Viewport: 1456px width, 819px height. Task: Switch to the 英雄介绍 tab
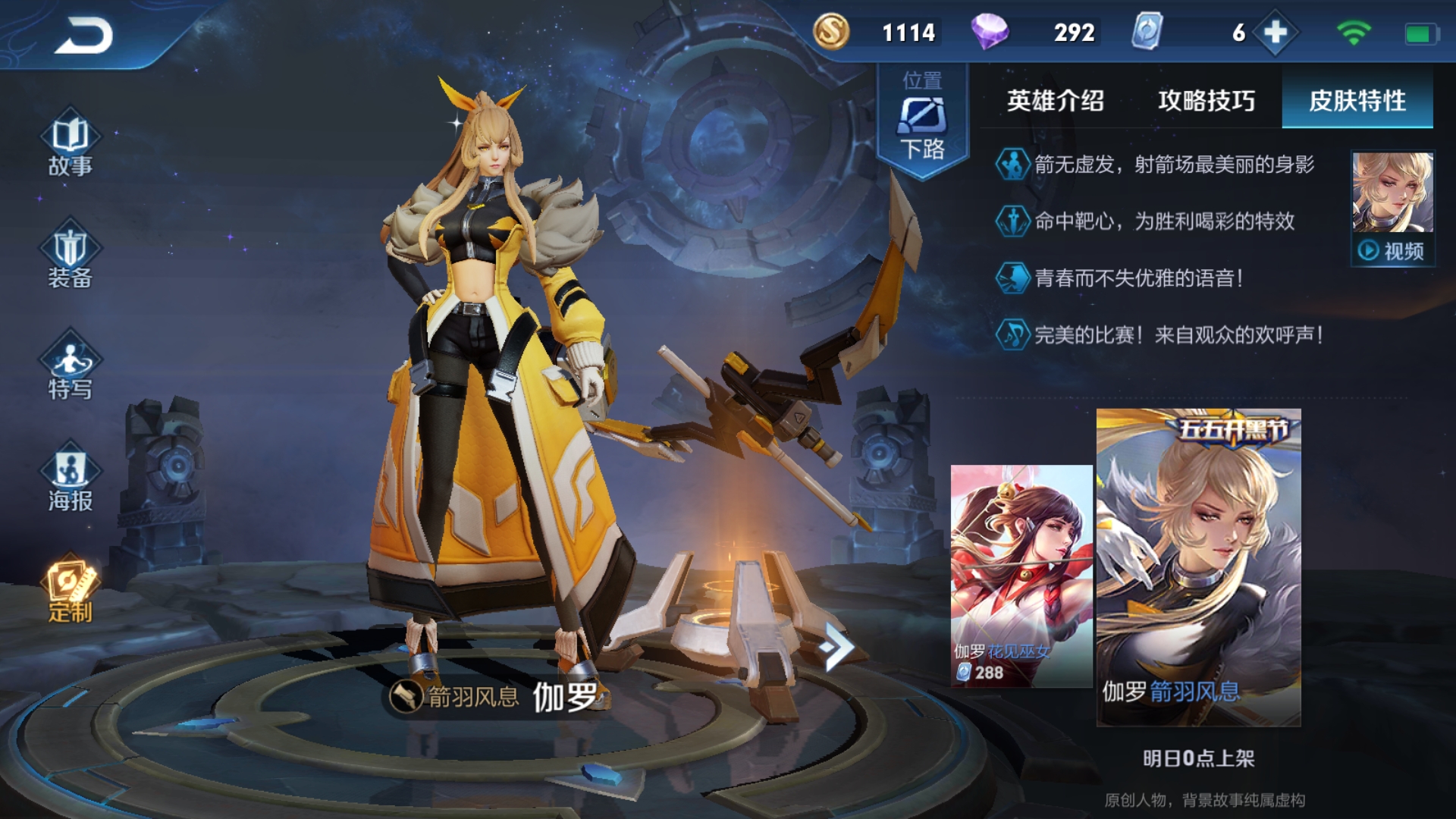[x=1056, y=100]
